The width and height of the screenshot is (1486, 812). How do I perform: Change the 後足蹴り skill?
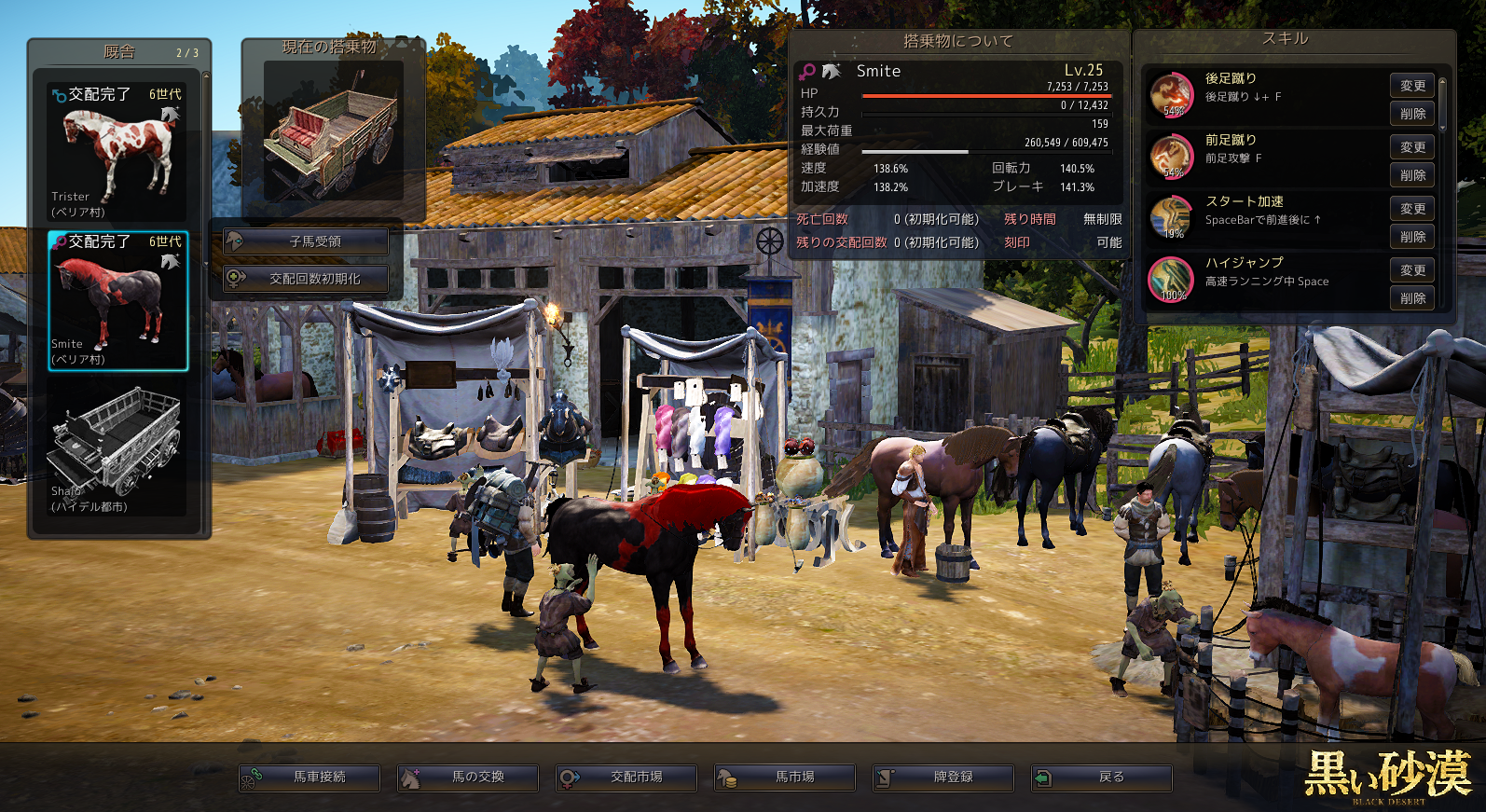click(x=1412, y=86)
